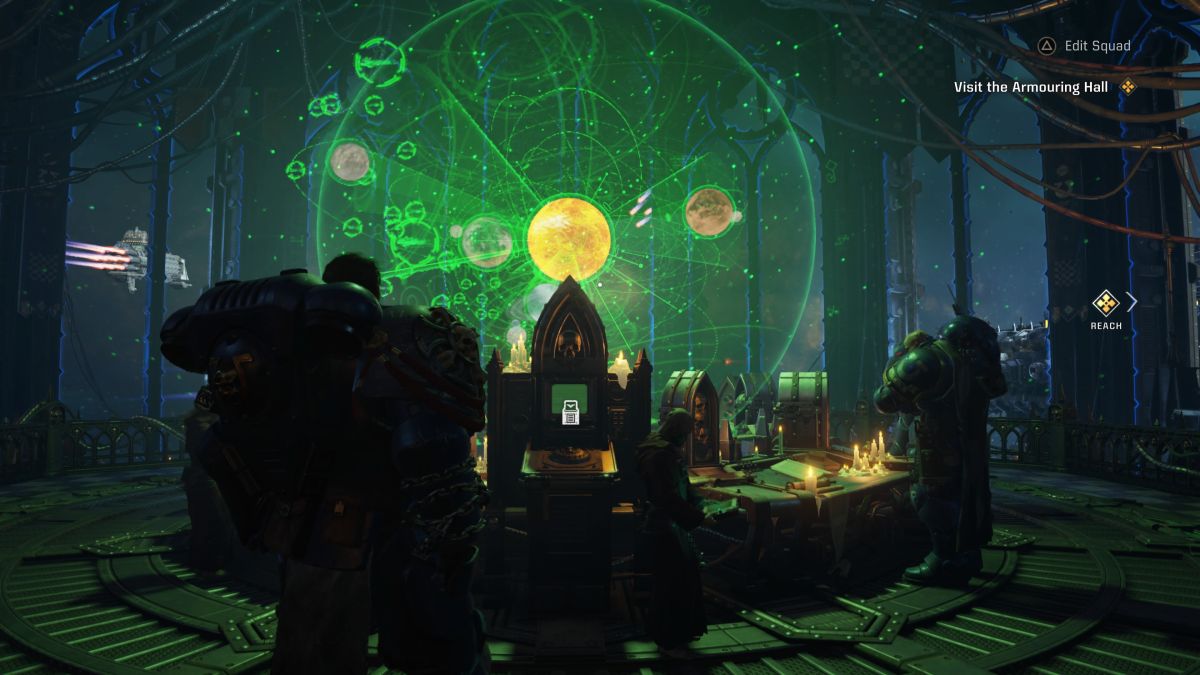Select the Visit the Armouring Hall objective
The height and width of the screenshot is (675, 1200).
[1030, 87]
